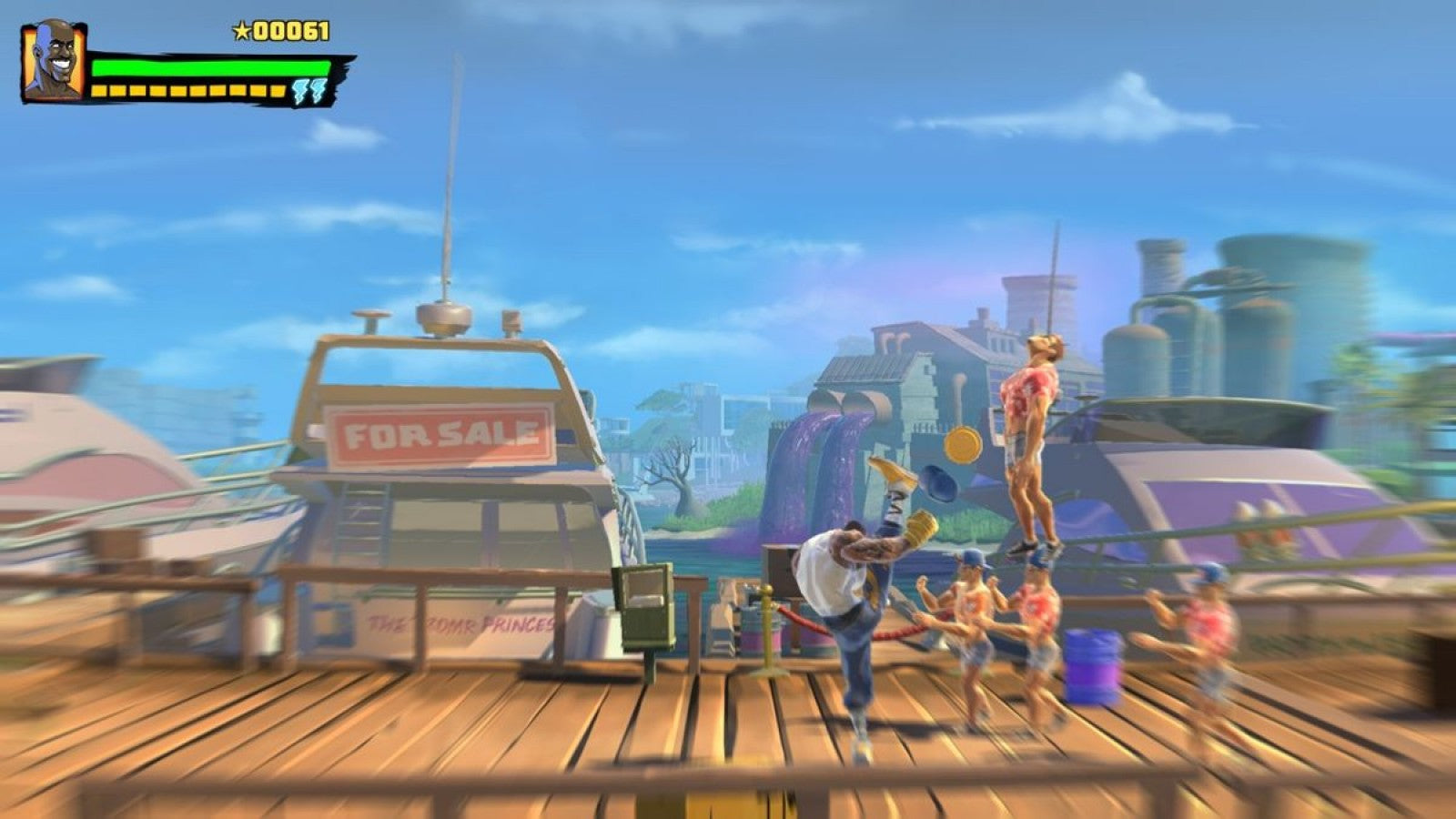Screen dimensions: 1456x819
Task: Select the enemy being kicked into the air
Action: point(1033,428)
